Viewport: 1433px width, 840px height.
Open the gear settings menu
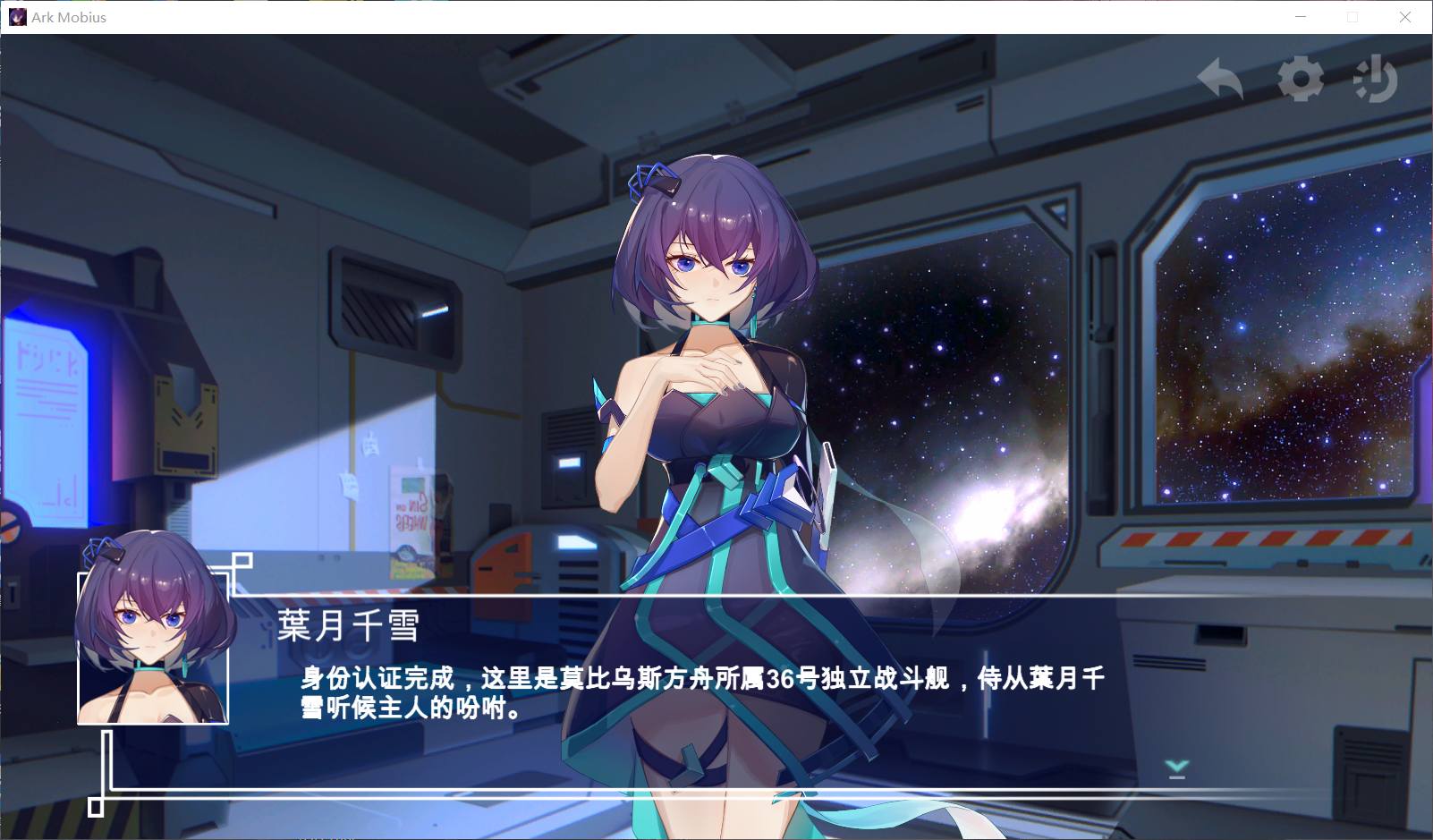click(1300, 79)
